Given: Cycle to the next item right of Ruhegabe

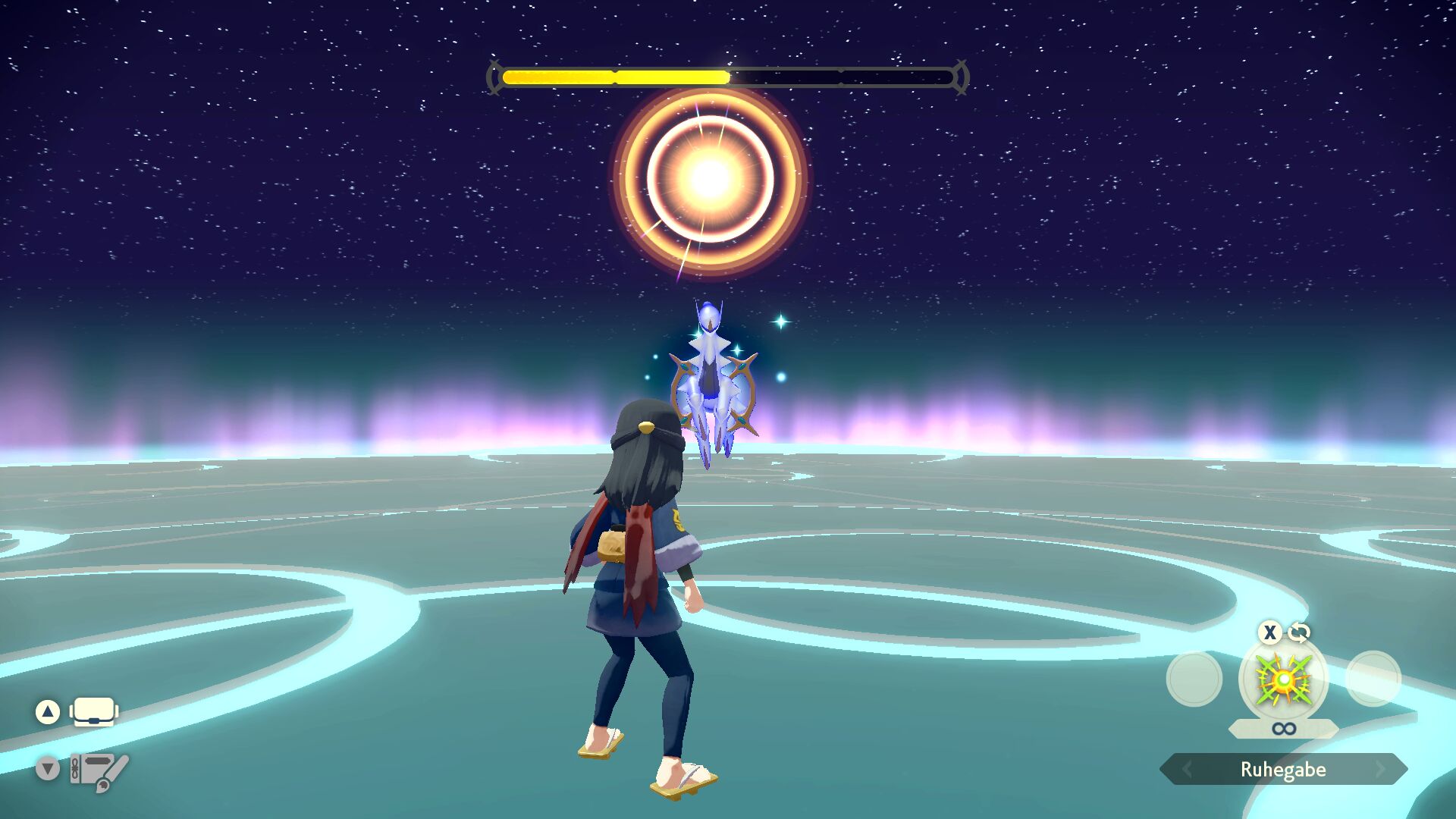Looking at the screenshot, I should [x=1380, y=769].
